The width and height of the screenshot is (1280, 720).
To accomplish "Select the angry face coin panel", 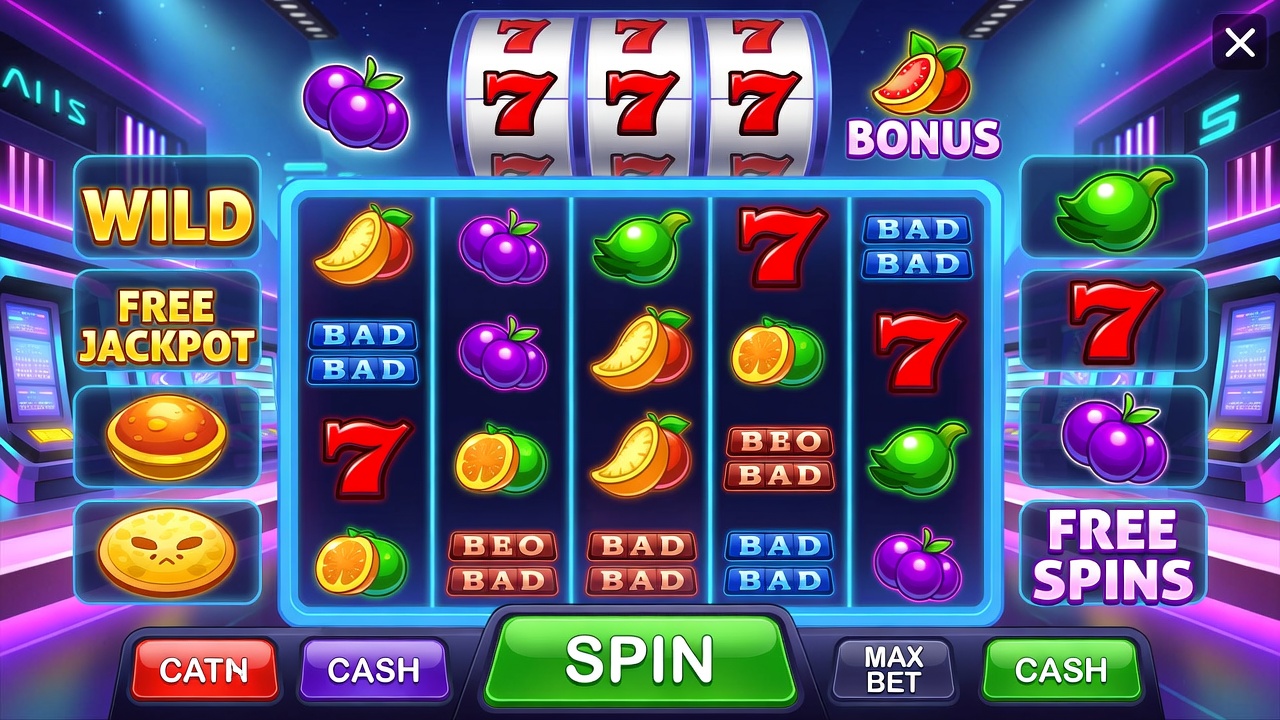I will click(x=167, y=553).
